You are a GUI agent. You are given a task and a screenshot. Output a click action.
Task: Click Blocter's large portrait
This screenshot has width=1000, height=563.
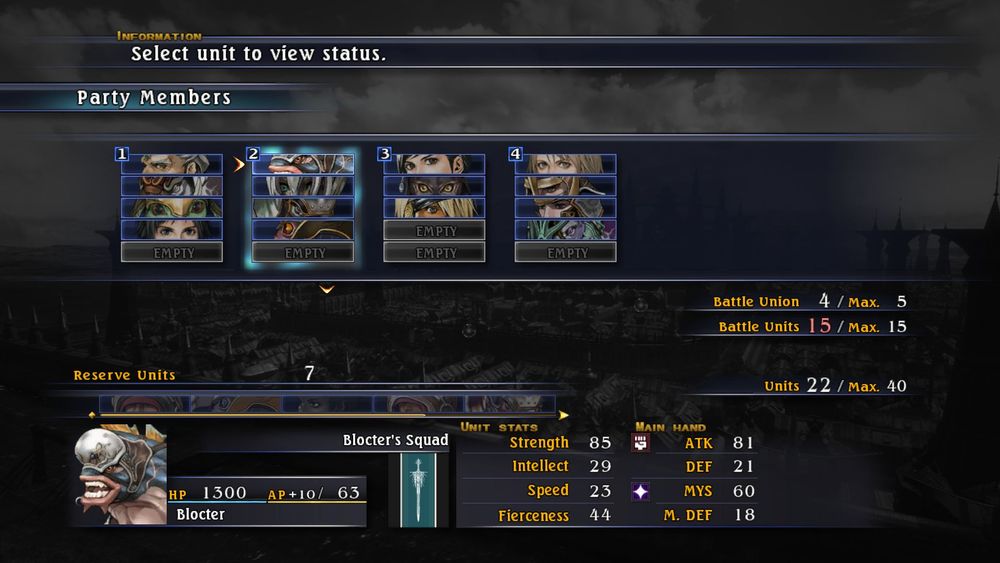click(x=118, y=475)
